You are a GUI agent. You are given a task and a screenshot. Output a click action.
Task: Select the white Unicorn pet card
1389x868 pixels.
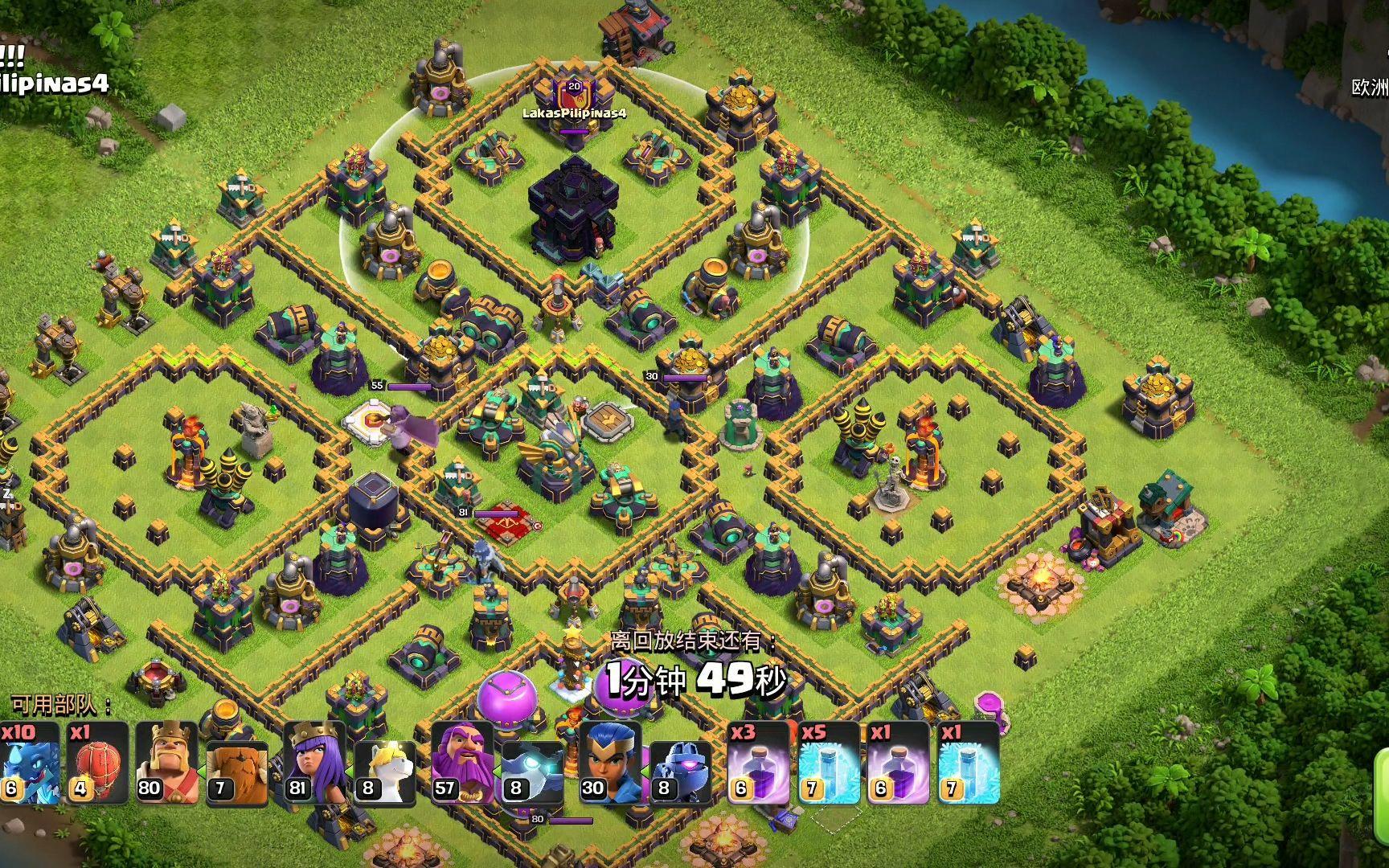384,764
